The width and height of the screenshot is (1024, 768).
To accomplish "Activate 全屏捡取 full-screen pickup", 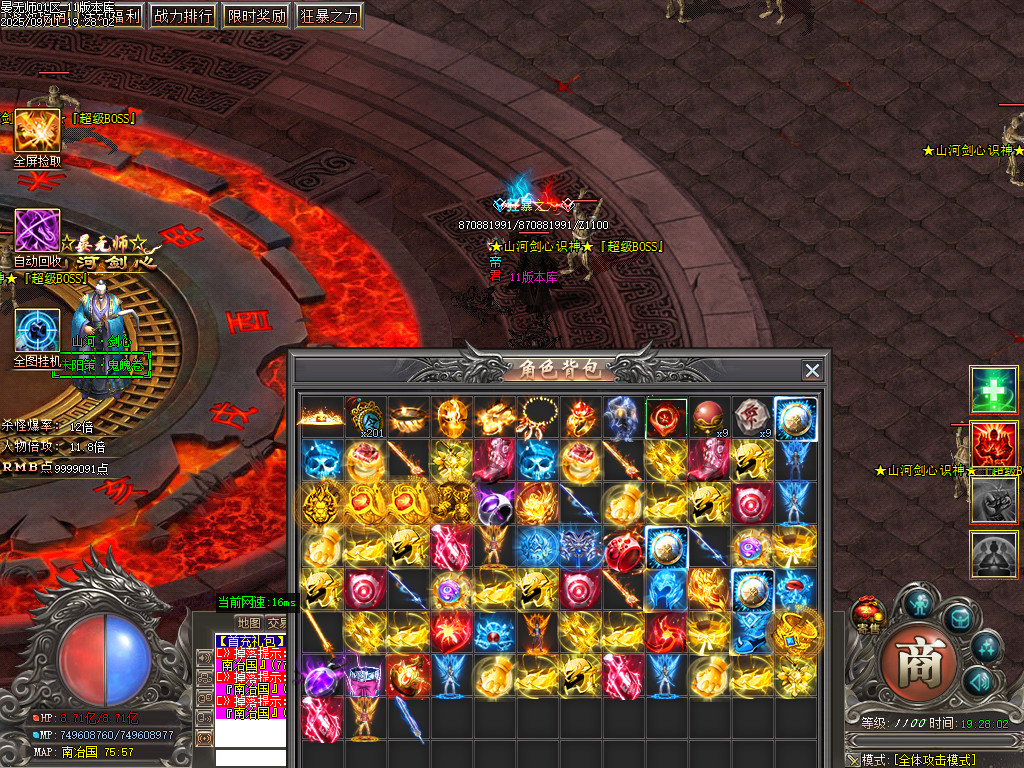I will coord(37,132).
